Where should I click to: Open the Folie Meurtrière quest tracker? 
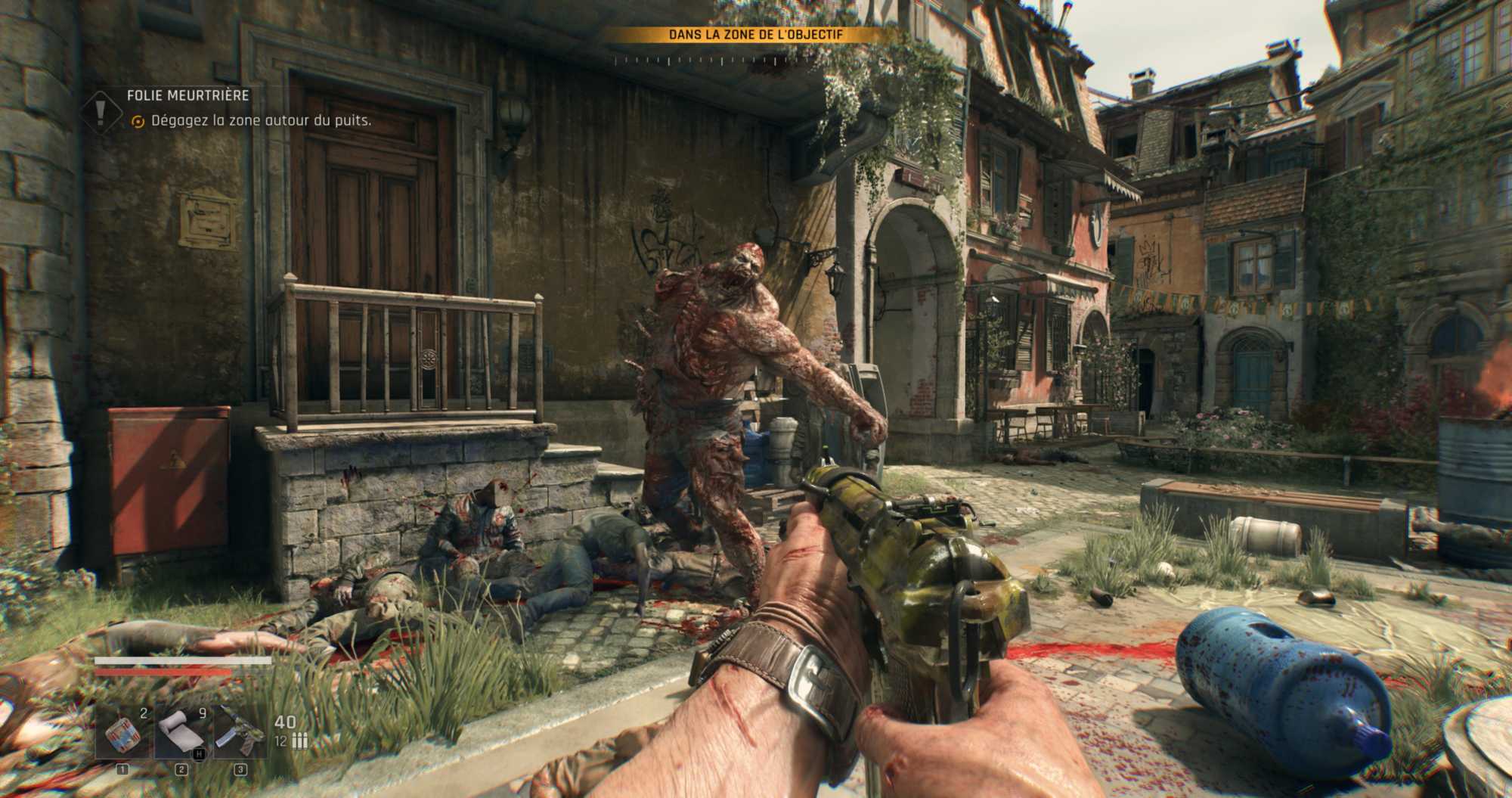188,95
